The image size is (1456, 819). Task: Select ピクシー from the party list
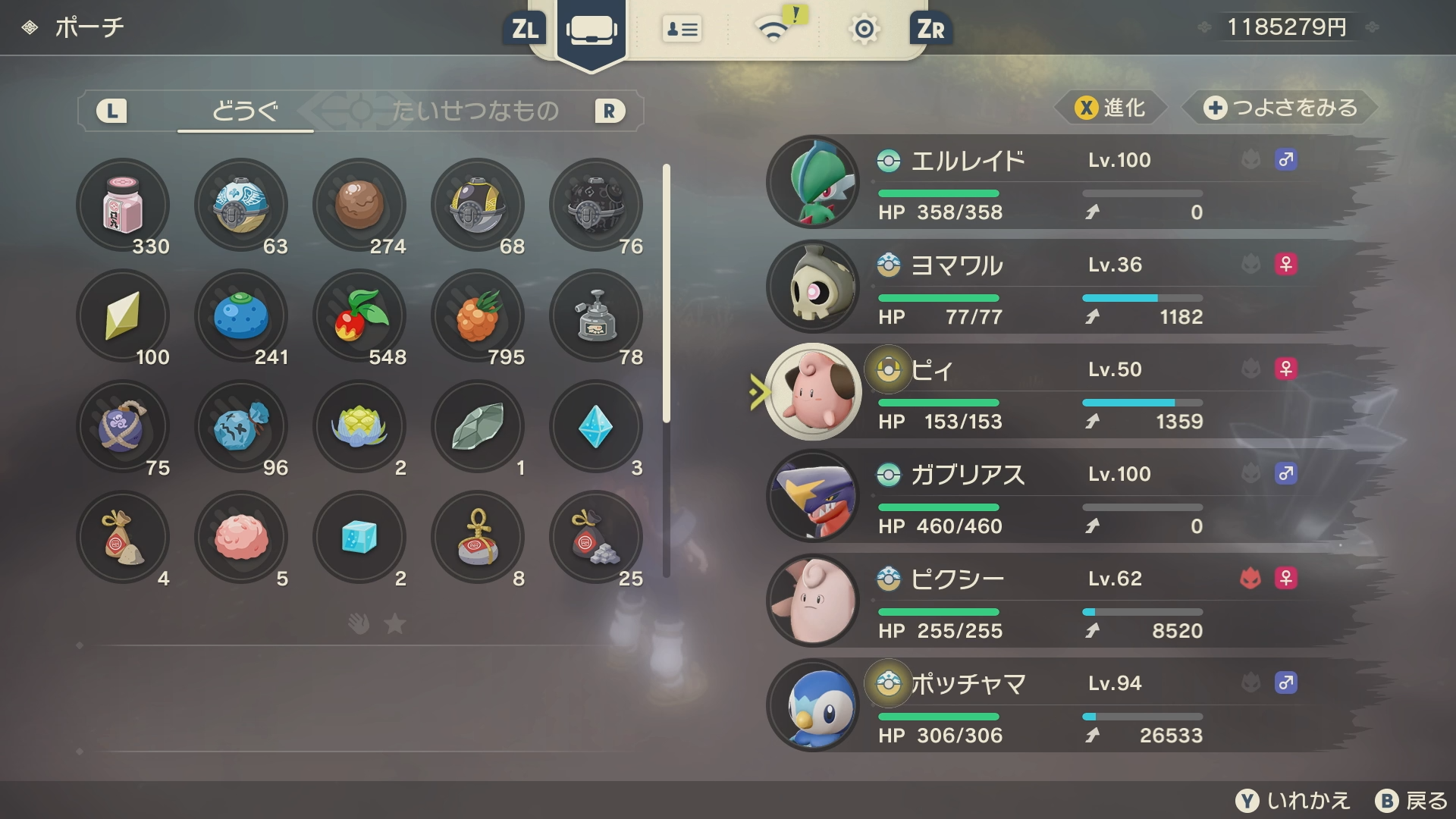click(x=1062, y=601)
